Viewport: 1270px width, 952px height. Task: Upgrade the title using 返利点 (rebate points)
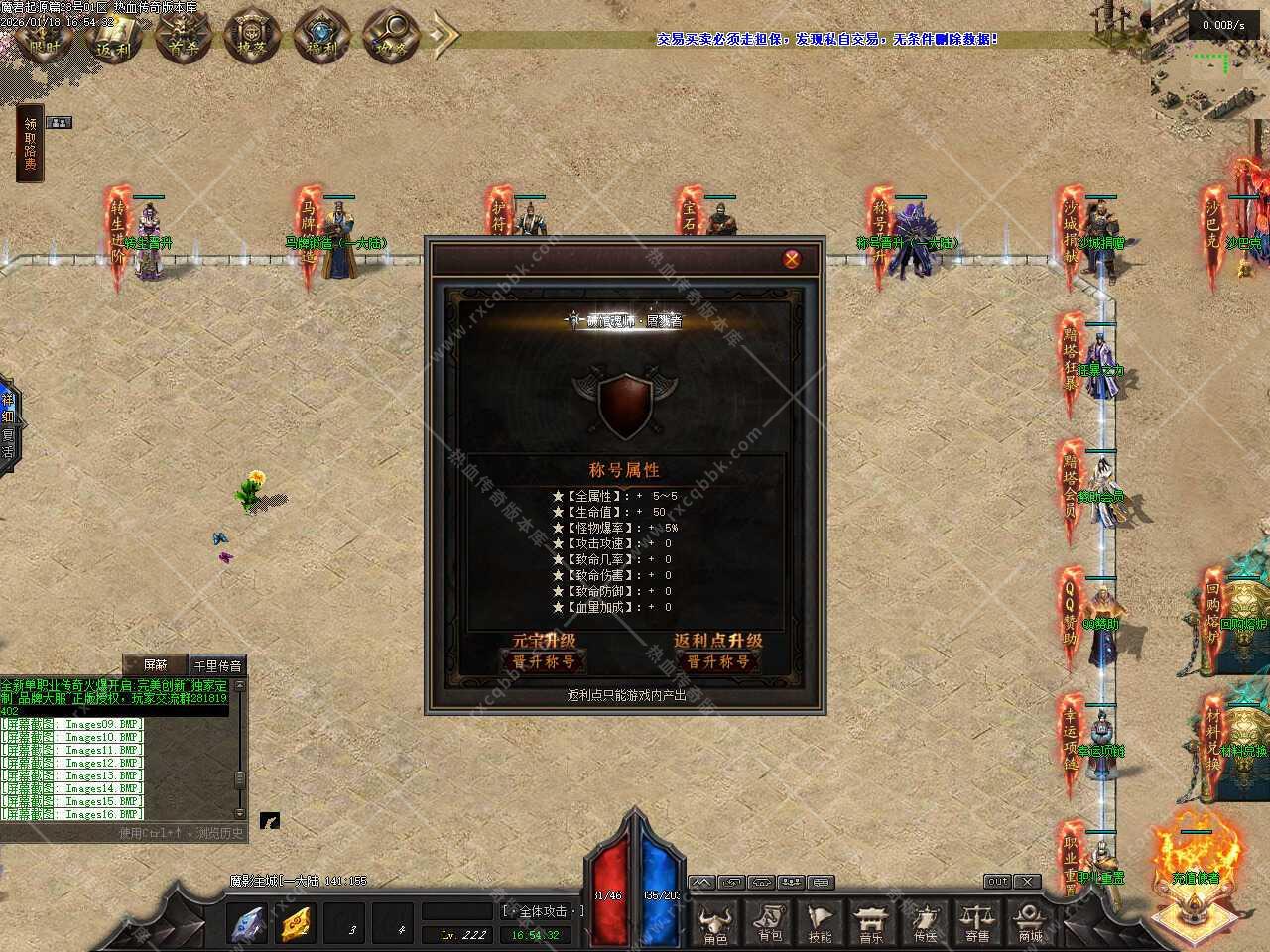717,661
